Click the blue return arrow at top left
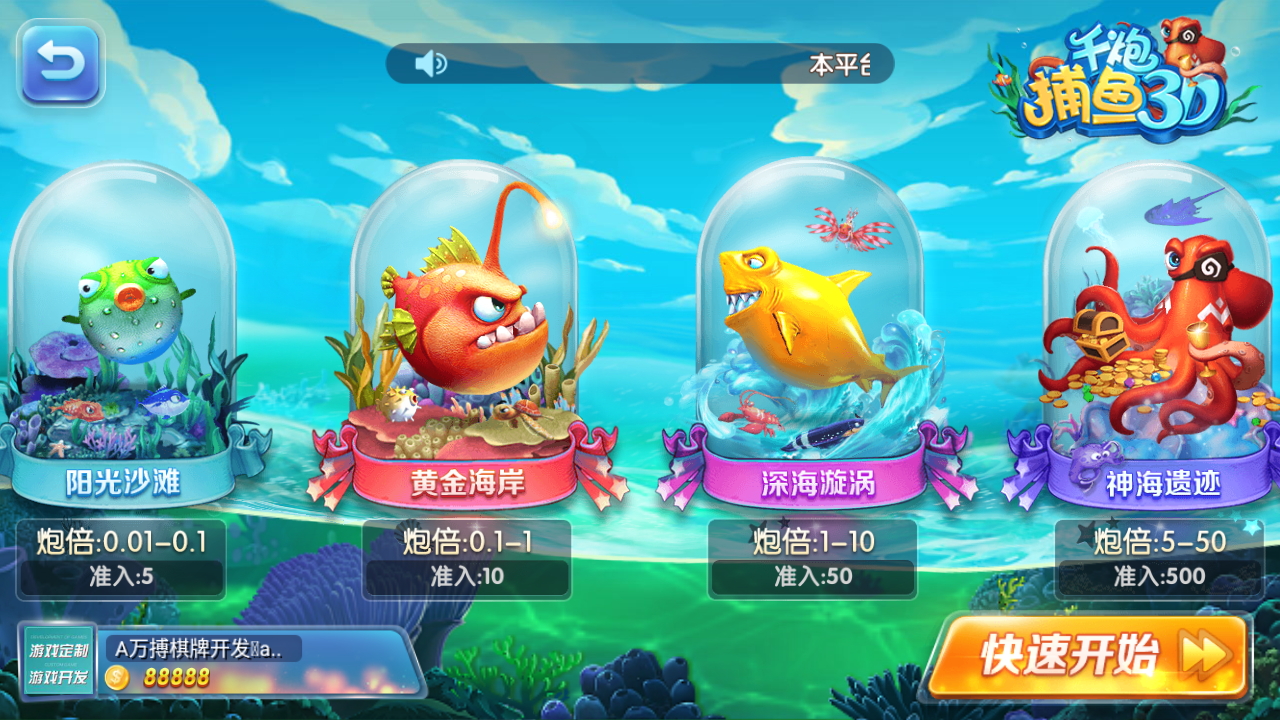This screenshot has width=1280, height=720. pos(60,63)
